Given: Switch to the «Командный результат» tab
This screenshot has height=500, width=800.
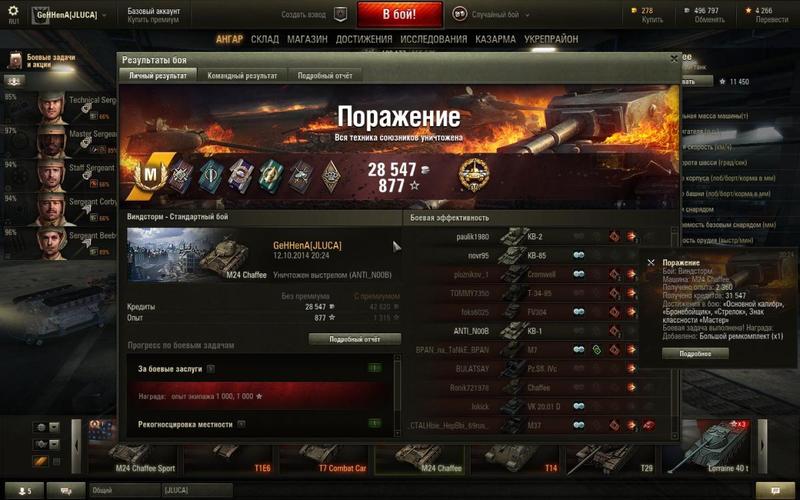Looking at the screenshot, I should coord(242,75).
